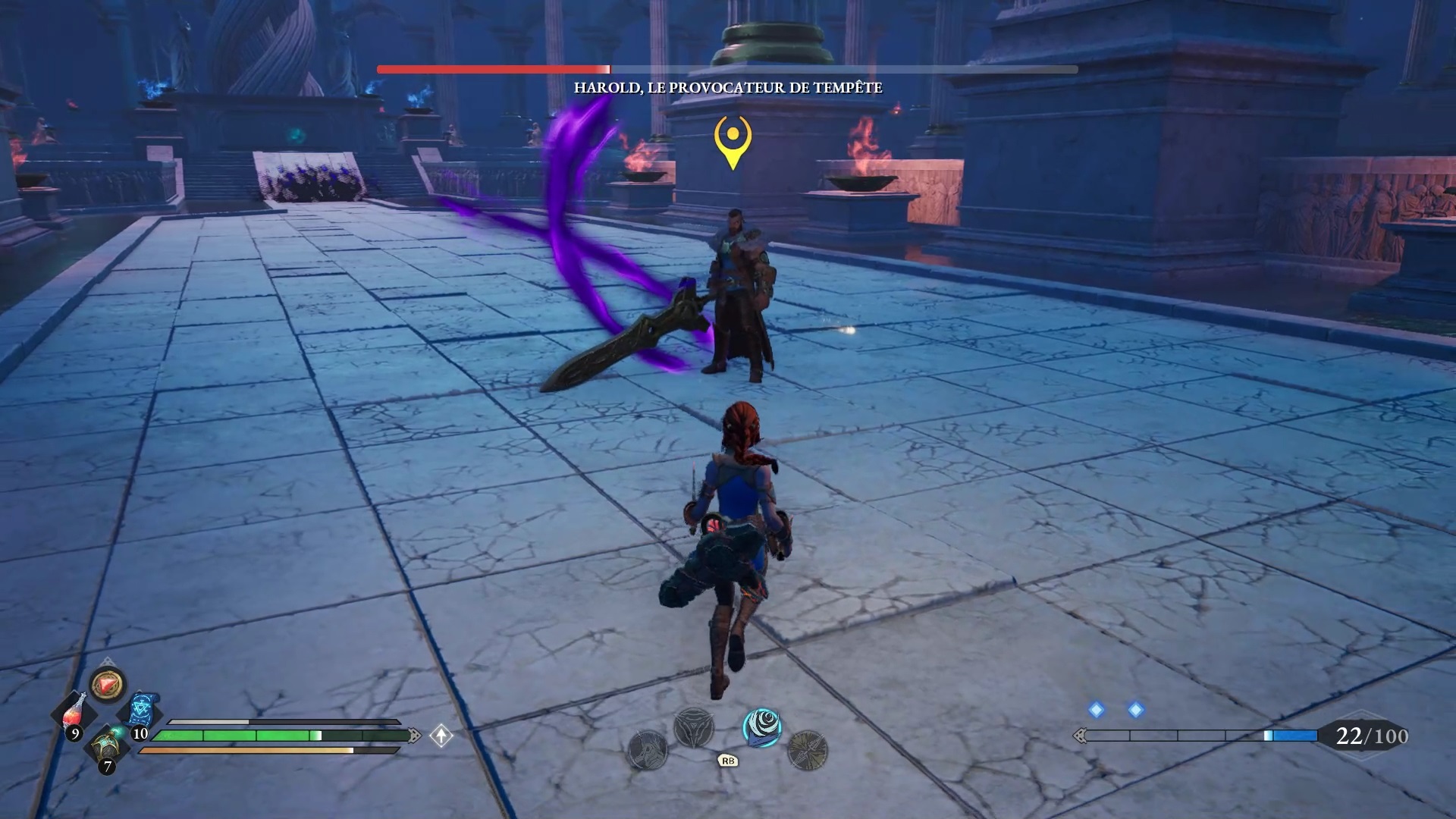Select the red gem amulet slot
Viewport: 1456px width, 819px height.
(108, 685)
